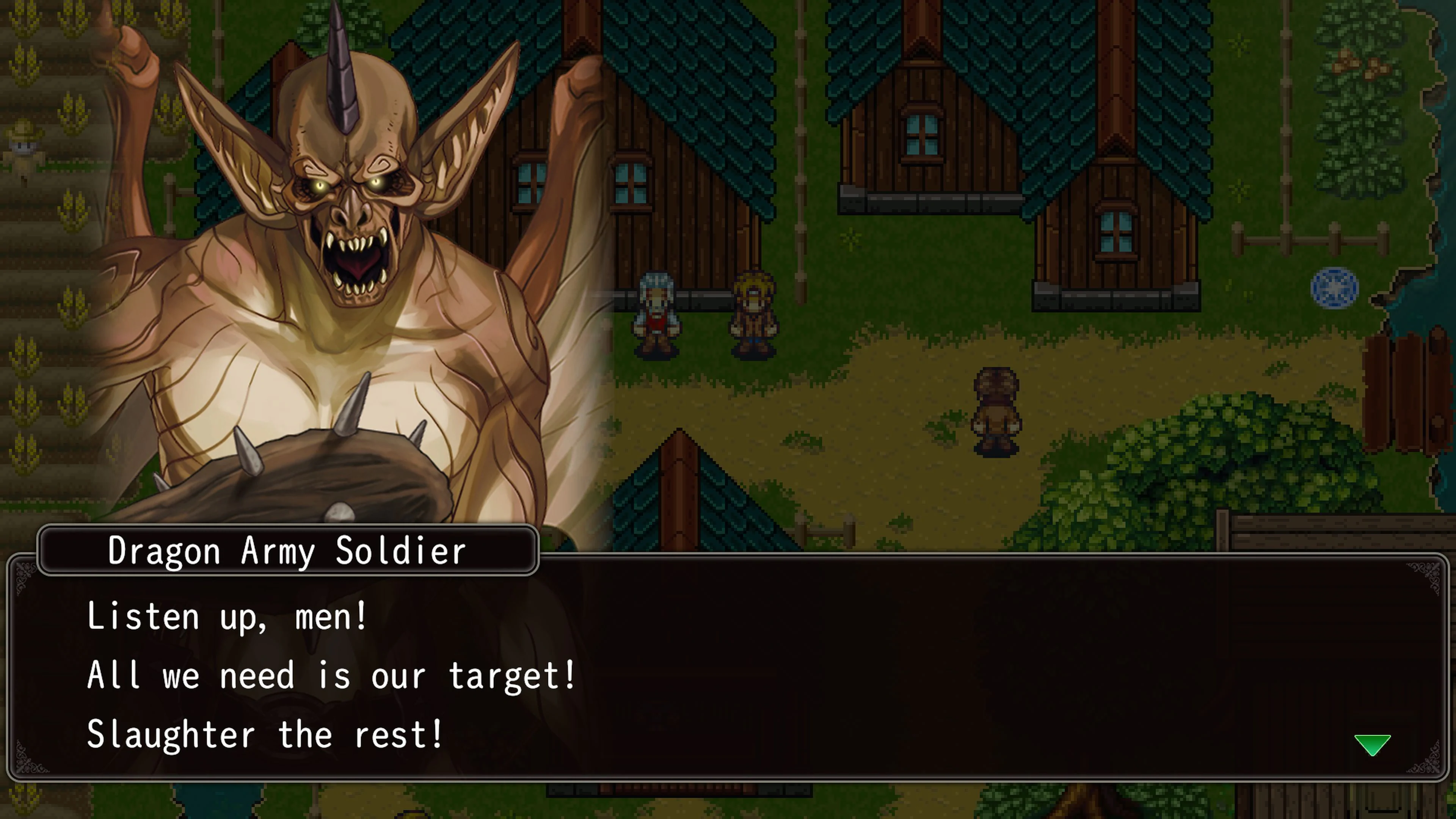Click the line reading 'Listen up, men!'
This screenshot has height=819, width=1456.
pyautogui.click(x=226, y=617)
